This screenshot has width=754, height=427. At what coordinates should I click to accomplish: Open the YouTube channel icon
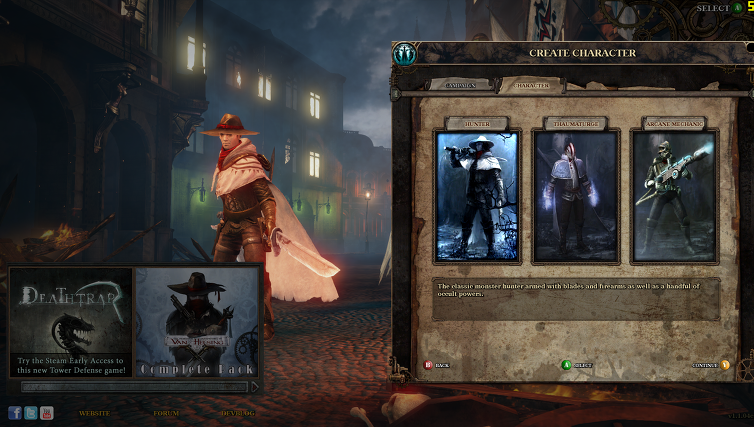tap(47, 412)
